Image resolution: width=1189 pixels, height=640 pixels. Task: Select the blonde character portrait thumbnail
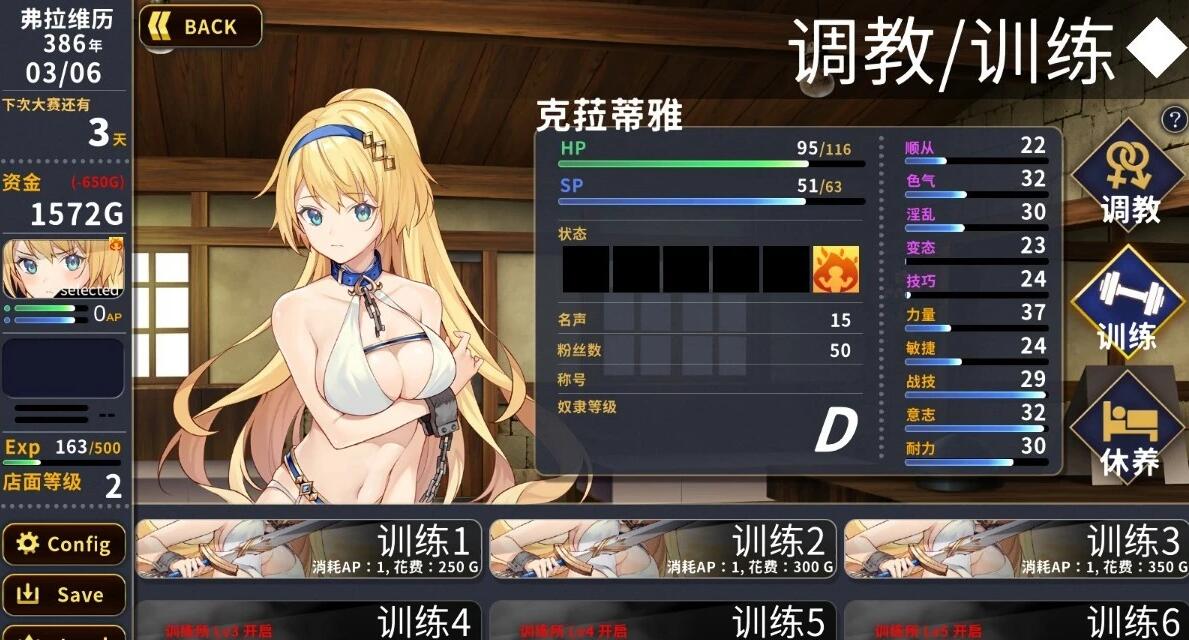coord(63,269)
